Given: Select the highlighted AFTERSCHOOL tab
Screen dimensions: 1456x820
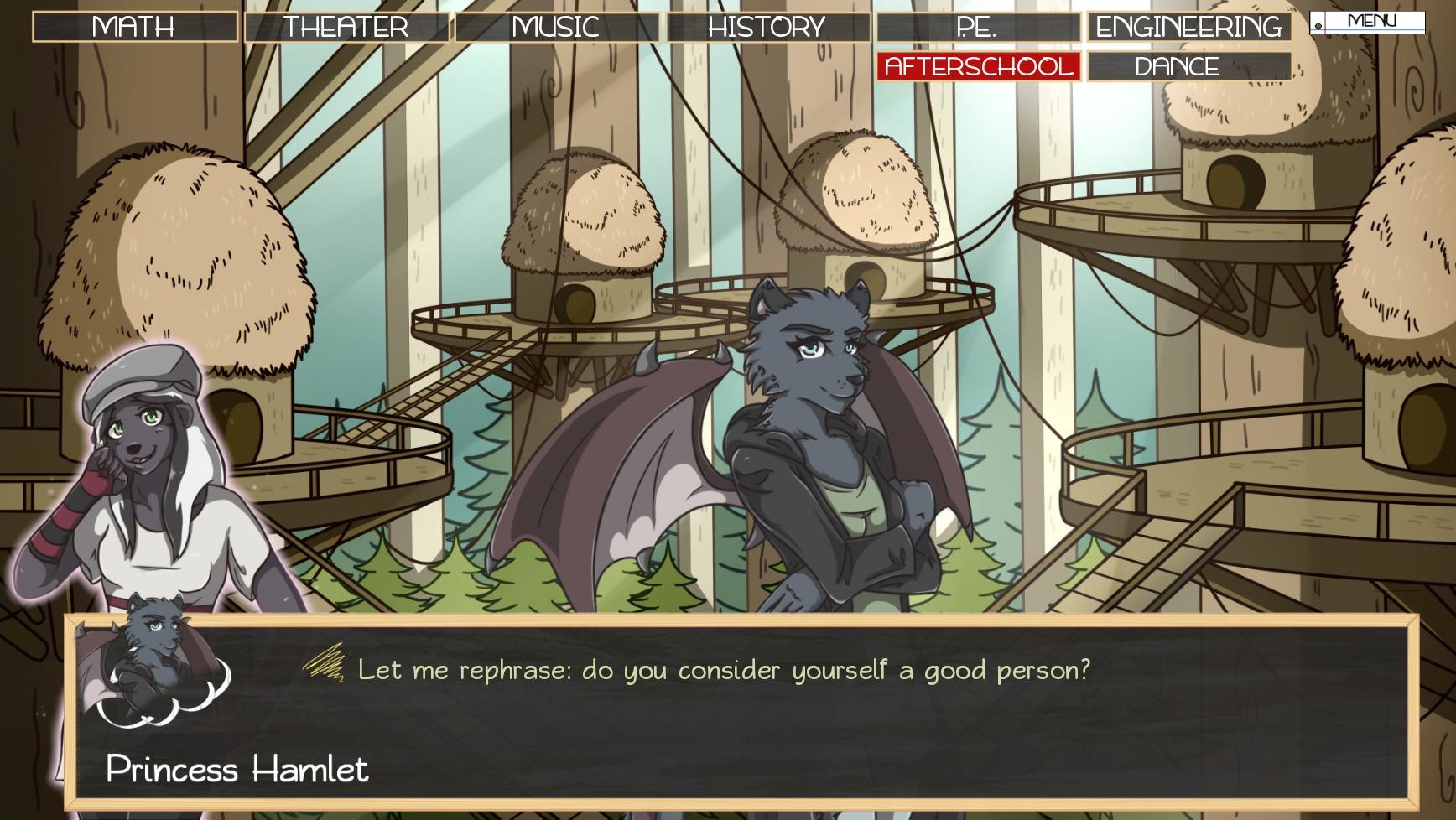Looking at the screenshot, I should pyautogui.click(x=978, y=66).
